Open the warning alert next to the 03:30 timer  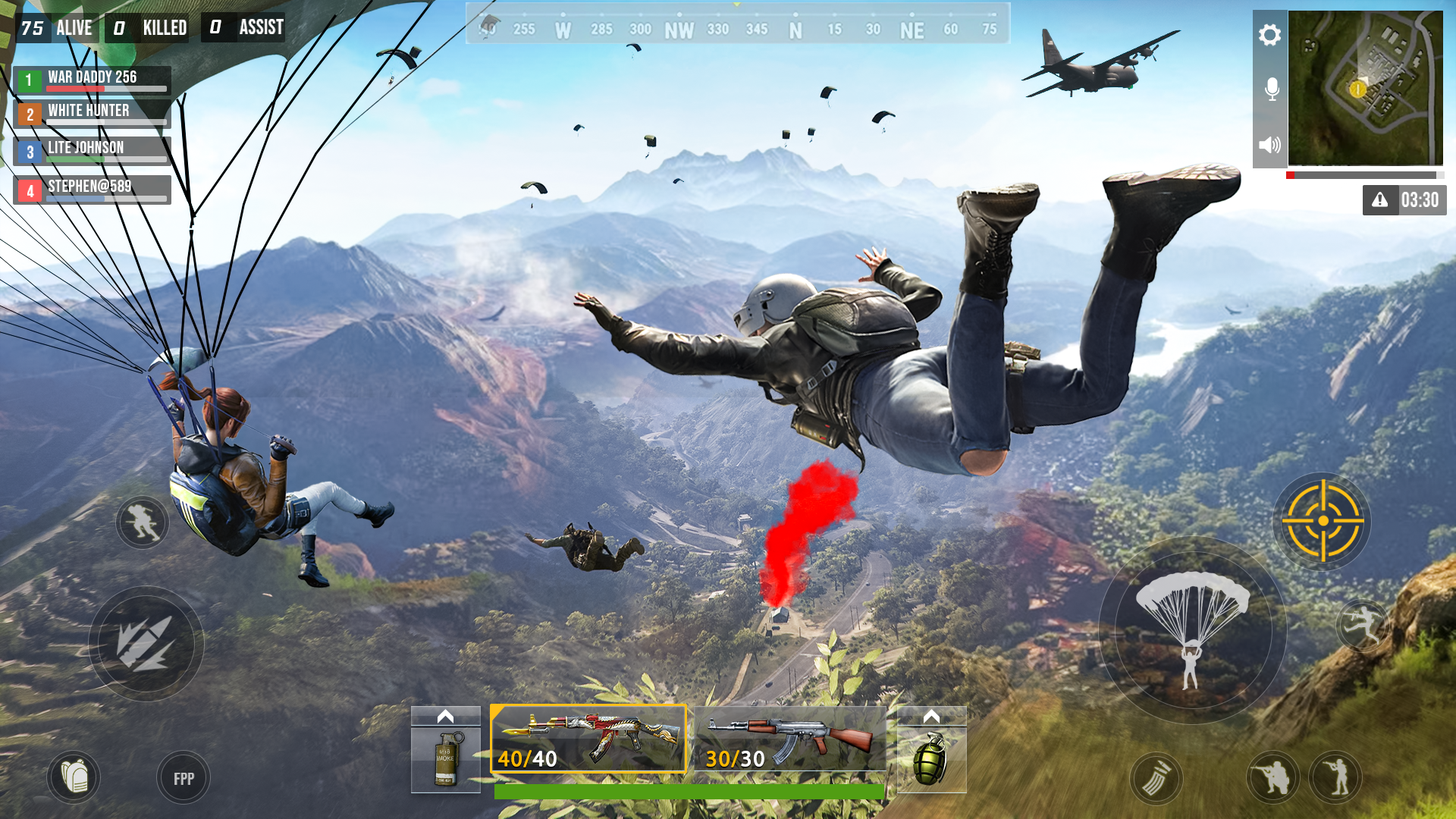point(1380,199)
